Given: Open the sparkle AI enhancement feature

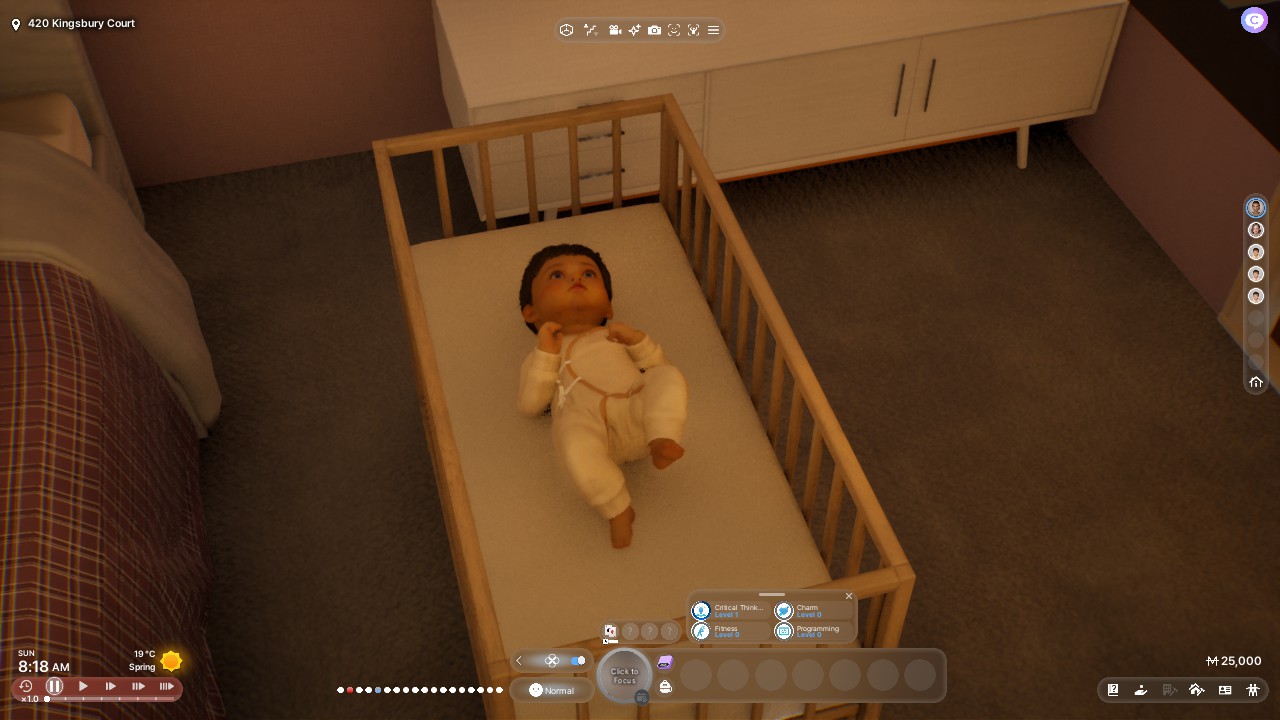Looking at the screenshot, I should click(635, 30).
